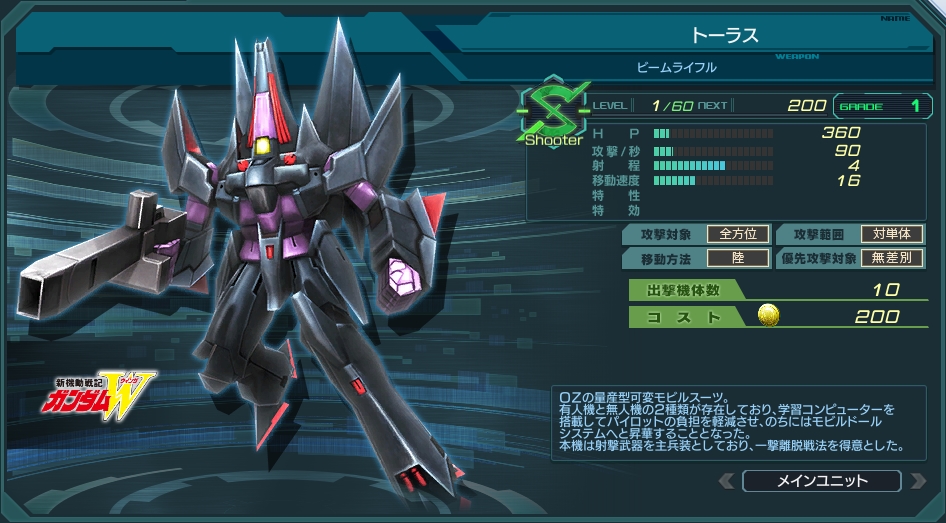Choose the right arrow beside メインユニット
The image size is (946, 523).
(917, 481)
